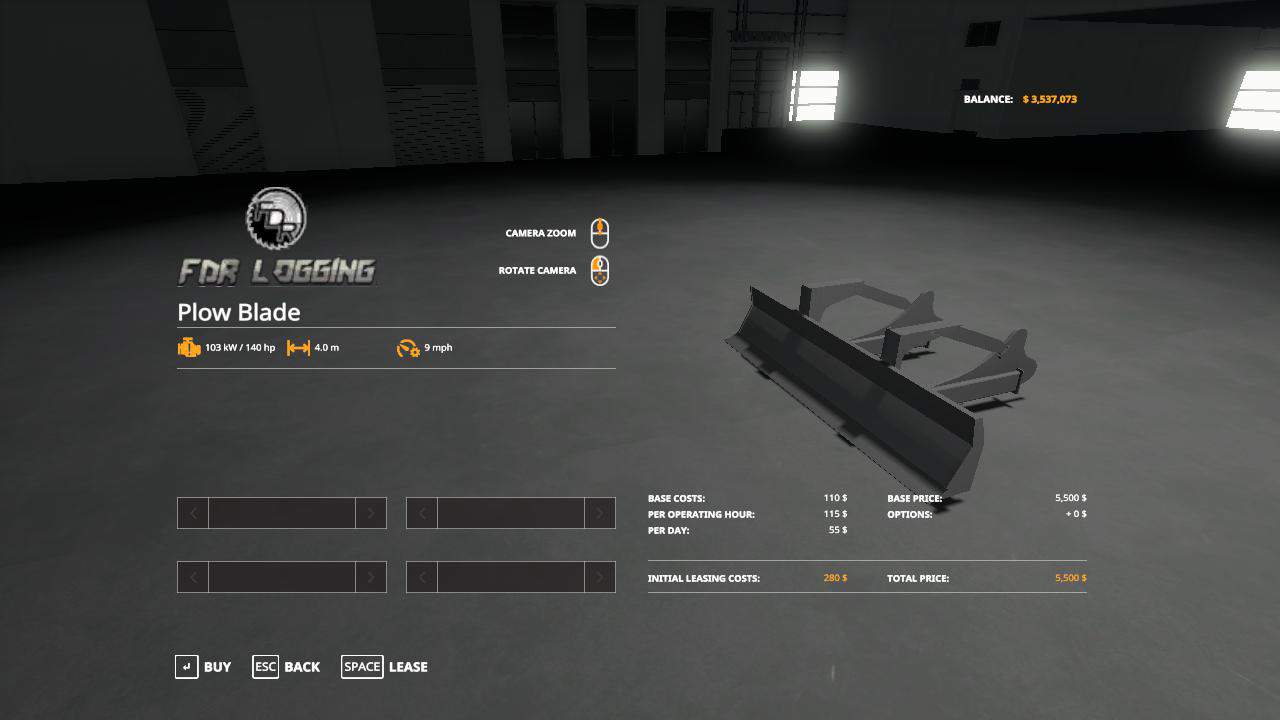Click the Camera Zoom mouse icon
The width and height of the screenshot is (1280, 720).
tap(599, 232)
